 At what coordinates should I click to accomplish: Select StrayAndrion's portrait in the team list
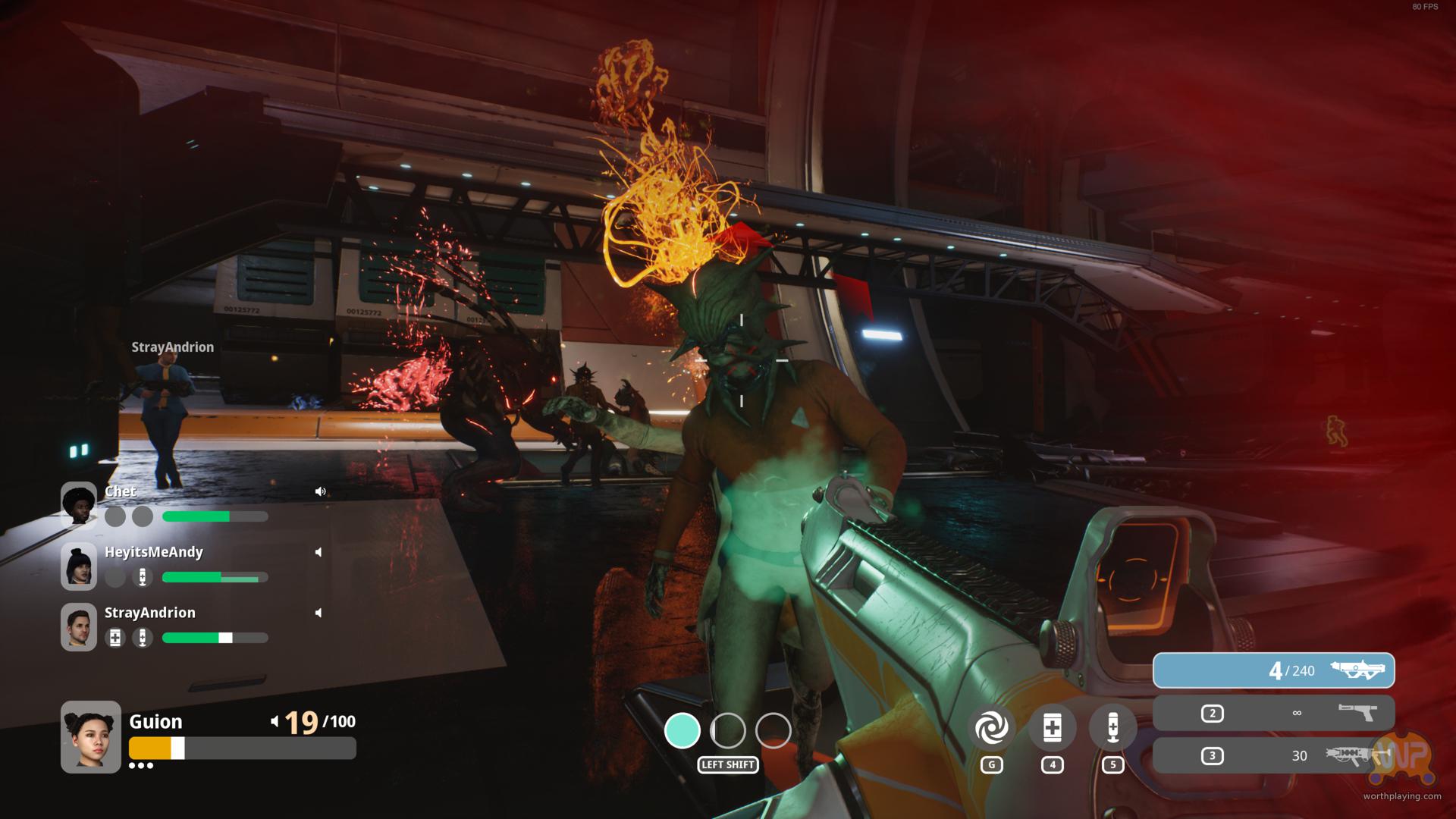coord(79,626)
